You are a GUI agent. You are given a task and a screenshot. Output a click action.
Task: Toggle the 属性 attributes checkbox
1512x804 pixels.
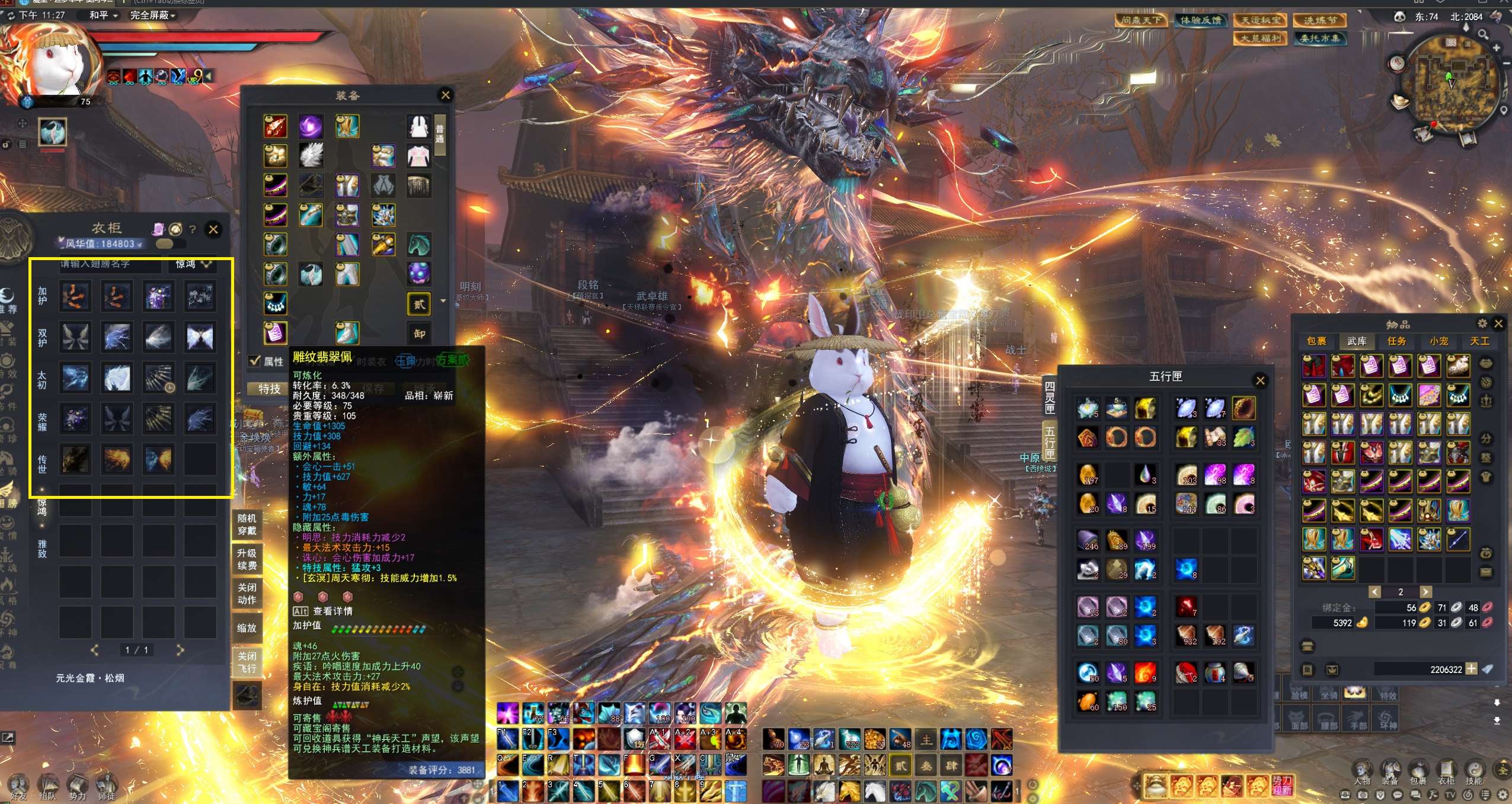coord(255,361)
